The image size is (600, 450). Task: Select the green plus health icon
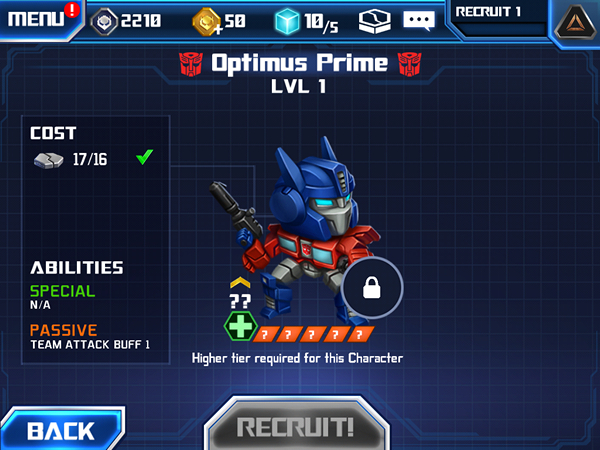tap(239, 327)
